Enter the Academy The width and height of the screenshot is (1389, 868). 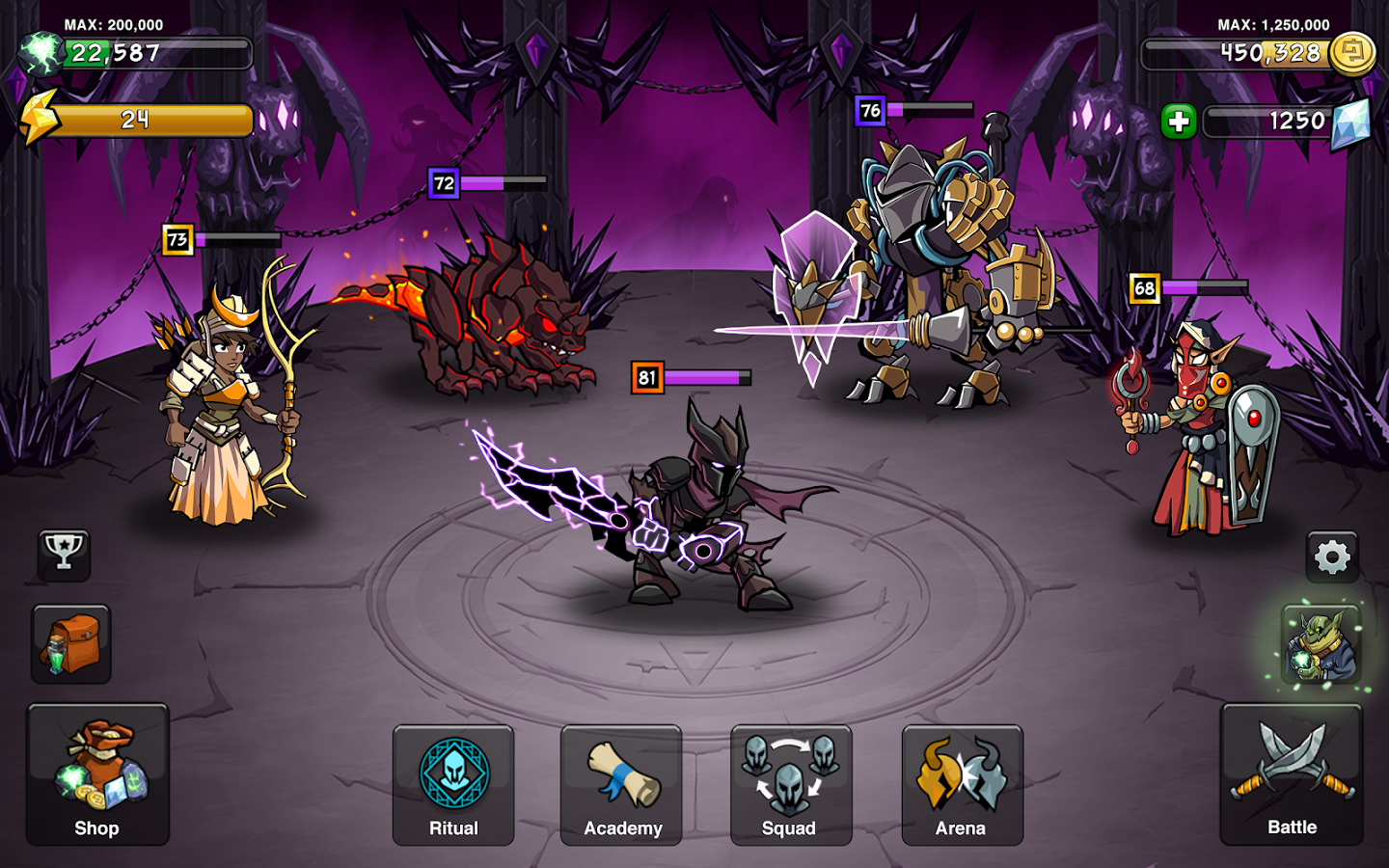[x=621, y=785]
